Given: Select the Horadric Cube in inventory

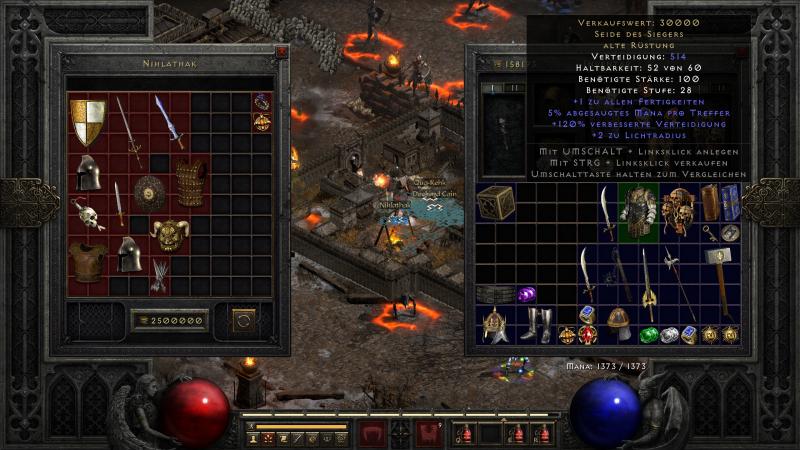Looking at the screenshot, I should pyautogui.click(x=495, y=200).
